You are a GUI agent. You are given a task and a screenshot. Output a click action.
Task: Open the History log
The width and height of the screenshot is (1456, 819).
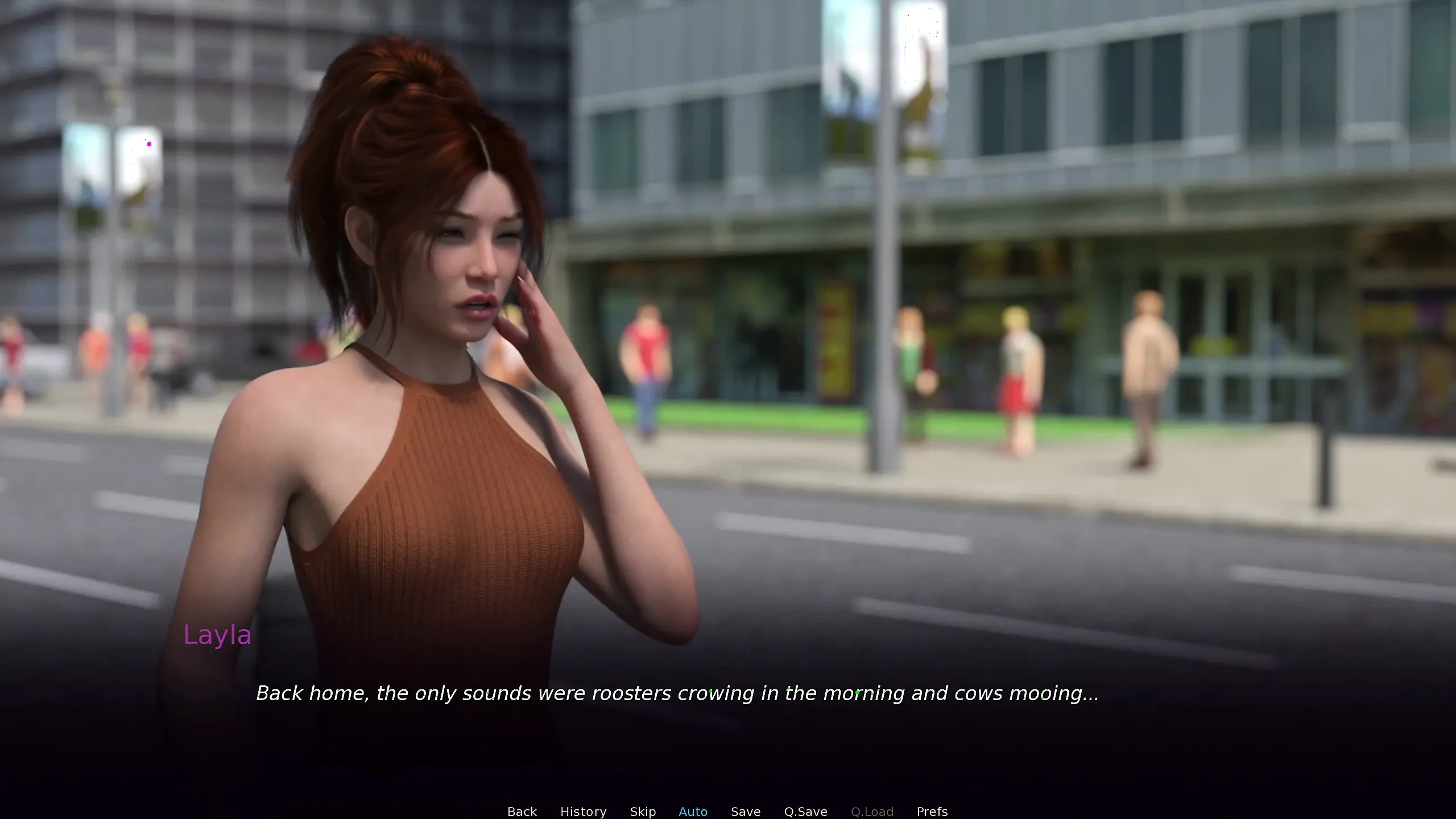(583, 811)
